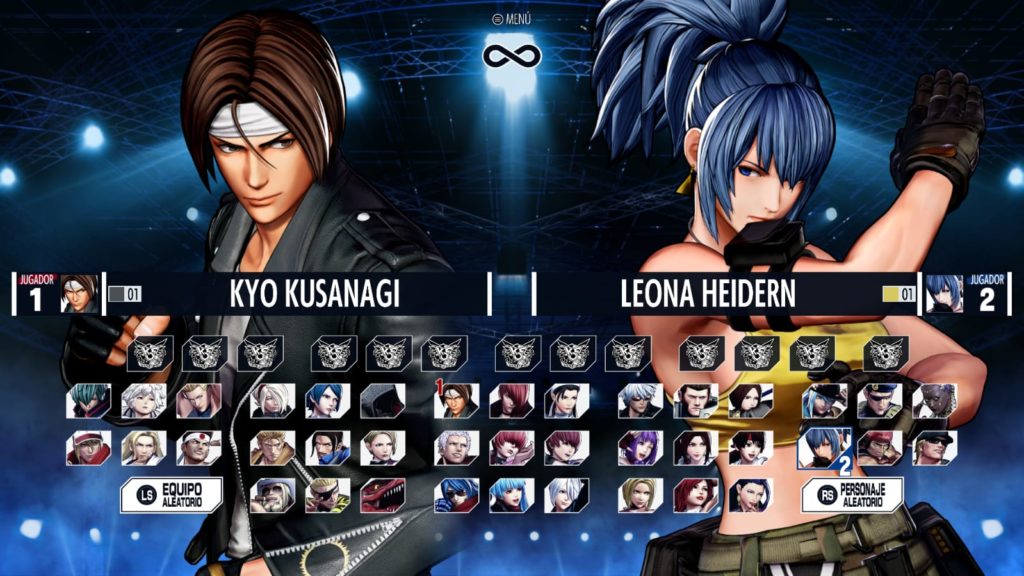Select Ryo Sakazaki's portrait
Viewport: 1024px width, 576px height.
tap(273, 448)
